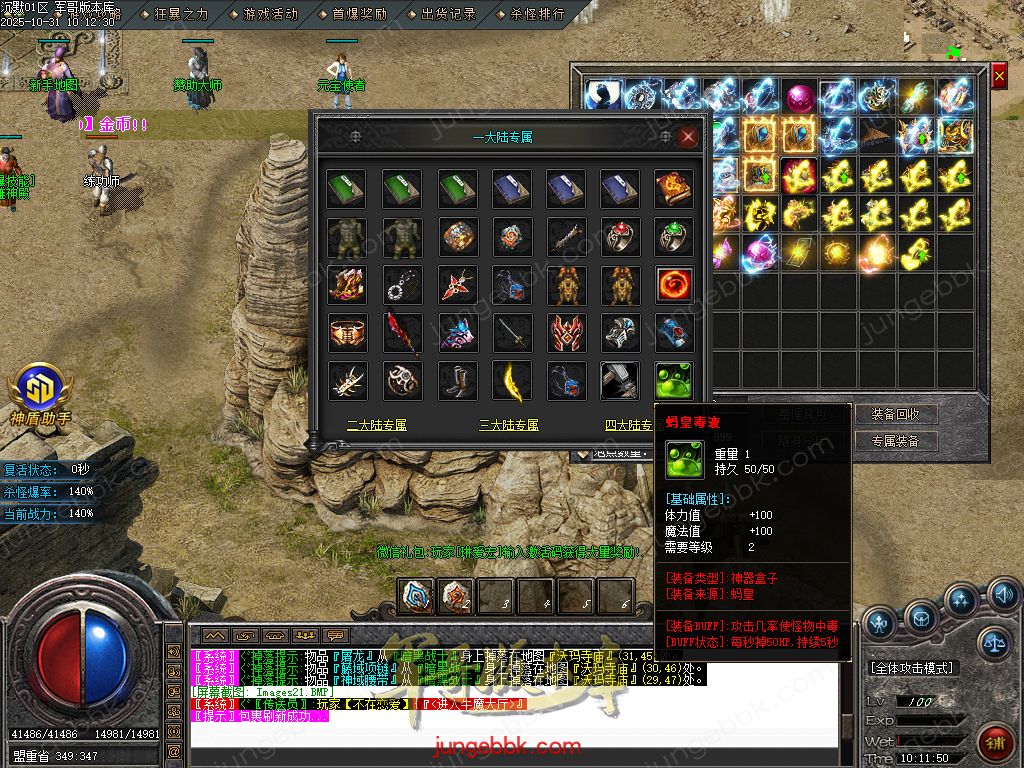Click the red 铺 shop button
The width and height of the screenshot is (1024, 768).
tap(995, 742)
